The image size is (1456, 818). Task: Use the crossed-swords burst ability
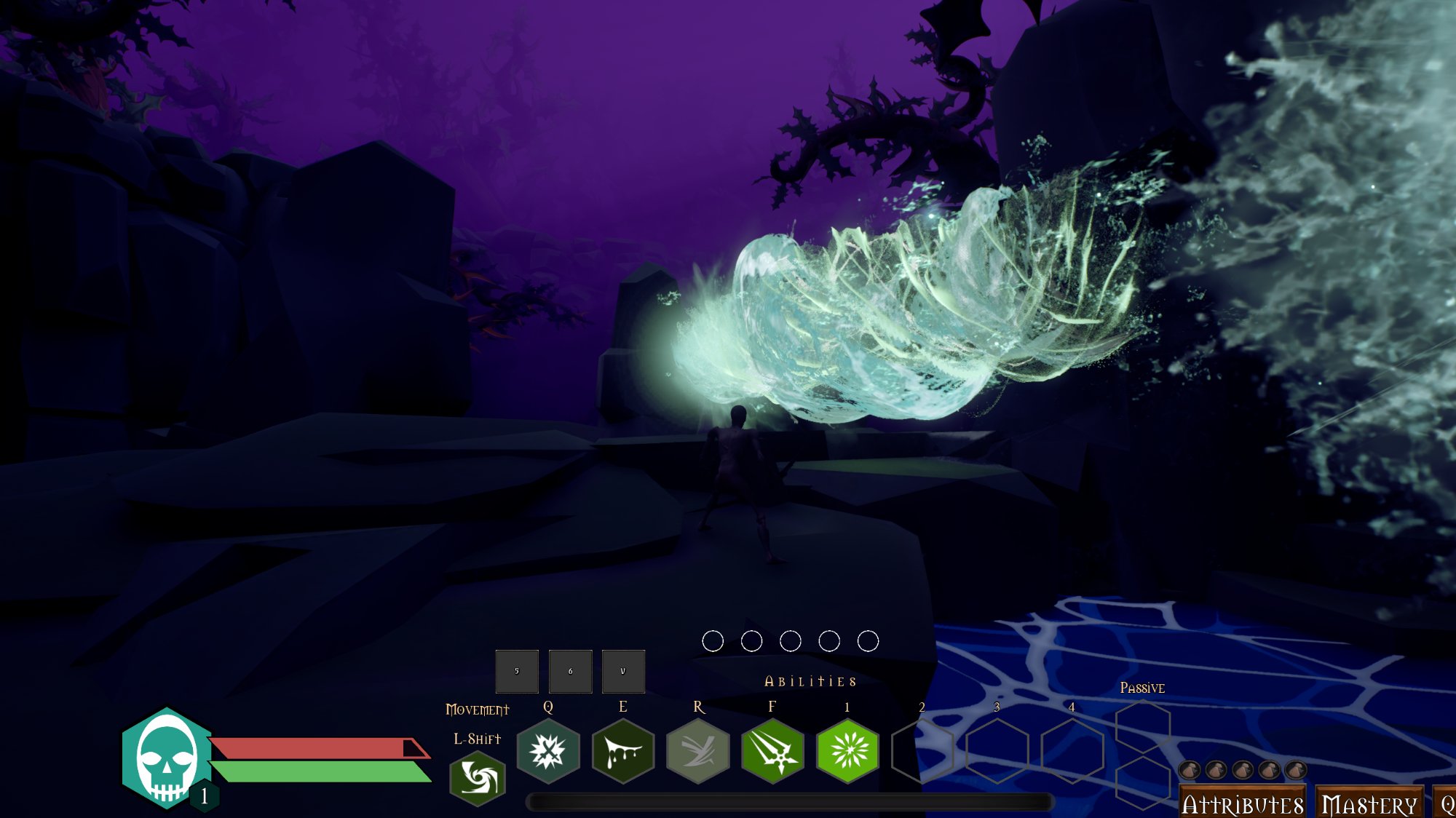tap(548, 751)
